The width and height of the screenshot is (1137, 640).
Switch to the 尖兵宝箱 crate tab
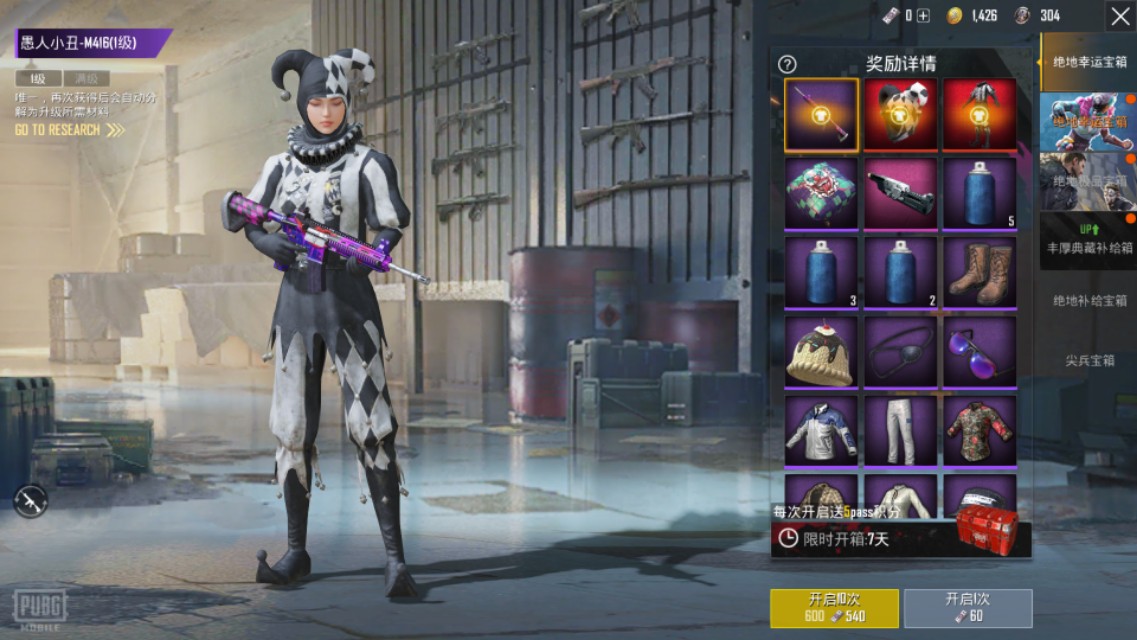pos(1089,360)
